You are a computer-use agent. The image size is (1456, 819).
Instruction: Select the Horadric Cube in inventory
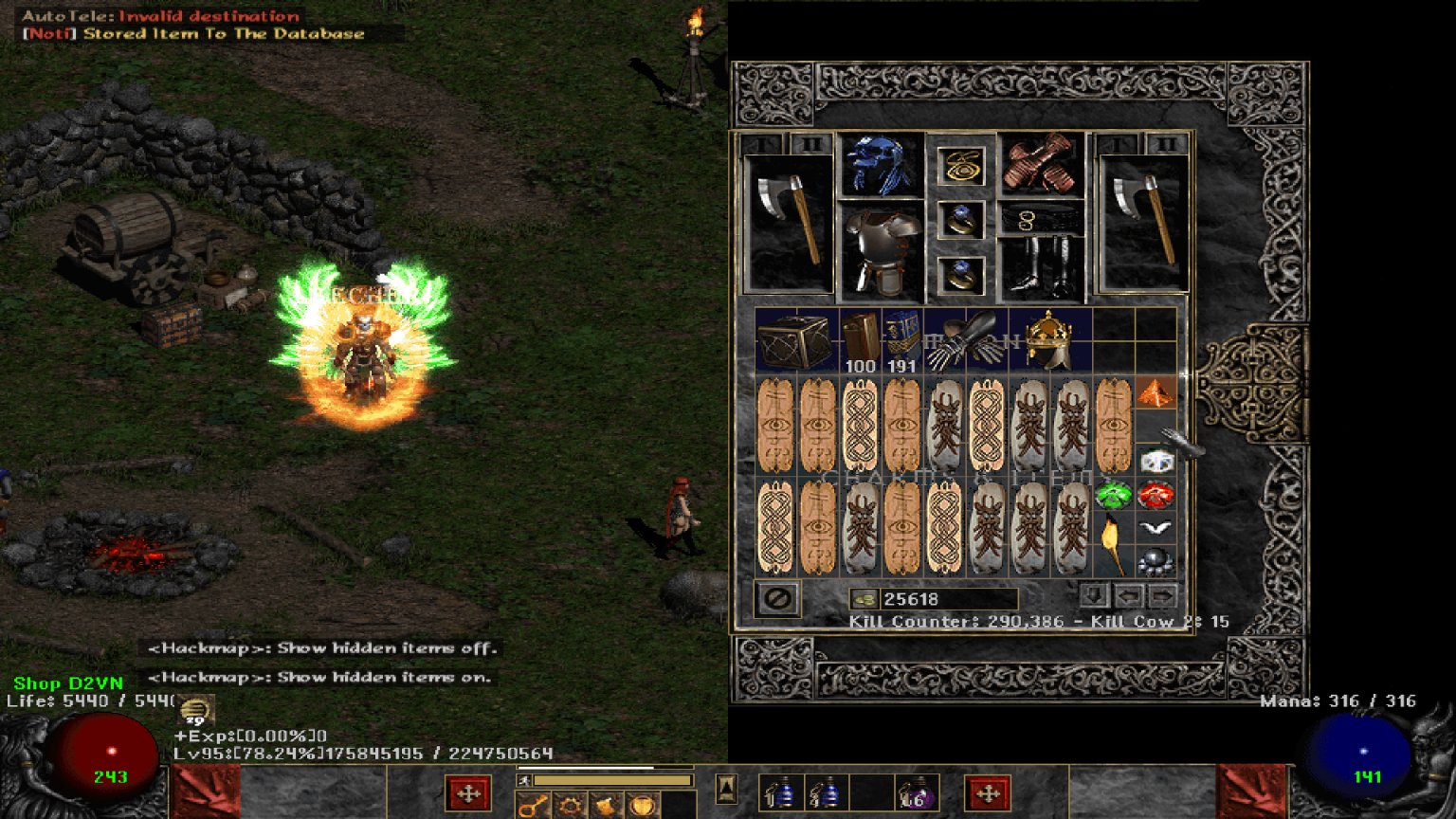tap(794, 341)
